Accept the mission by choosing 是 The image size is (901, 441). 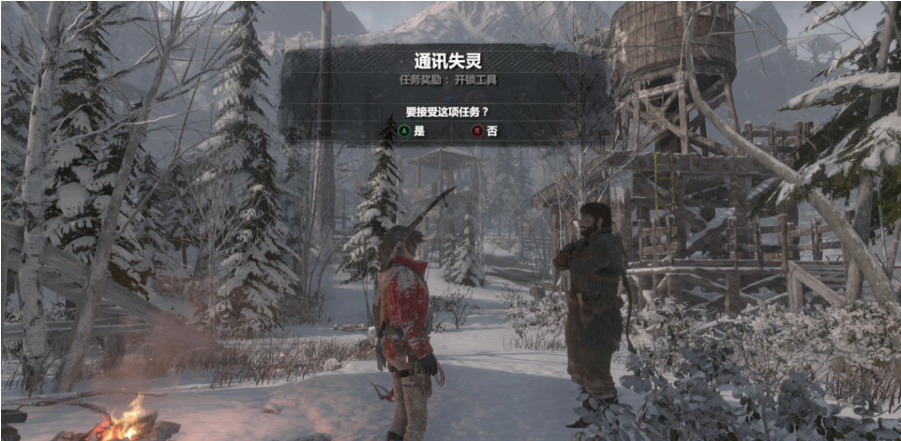click(411, 130)
